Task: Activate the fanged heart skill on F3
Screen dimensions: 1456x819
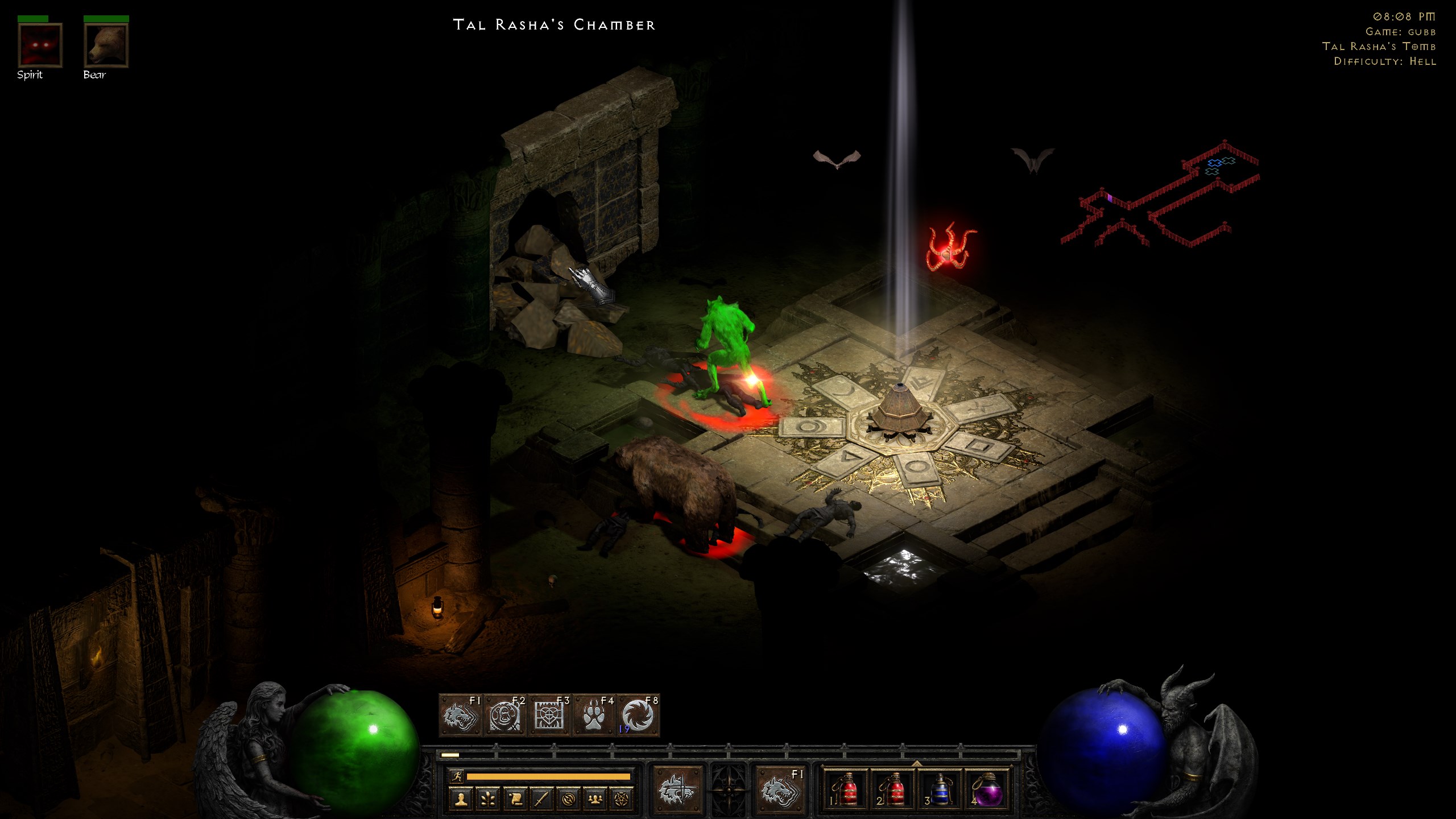Action: pyautogui.click(x=549, y=715)
